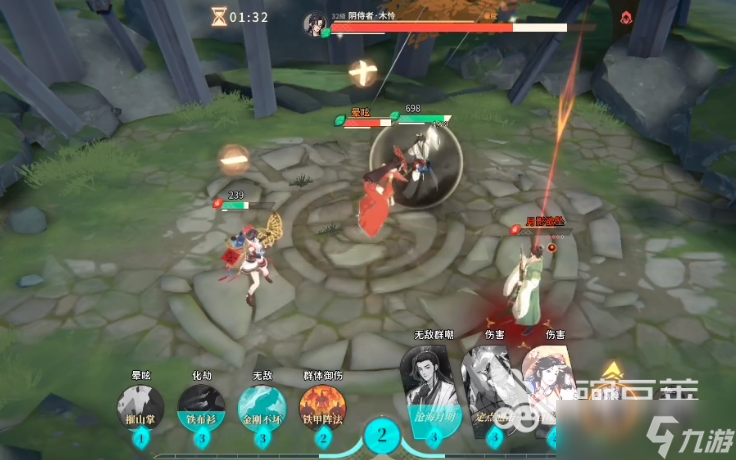Pick the rightmost female character damage card
The image size is (736, 460).
click(554, 388)
